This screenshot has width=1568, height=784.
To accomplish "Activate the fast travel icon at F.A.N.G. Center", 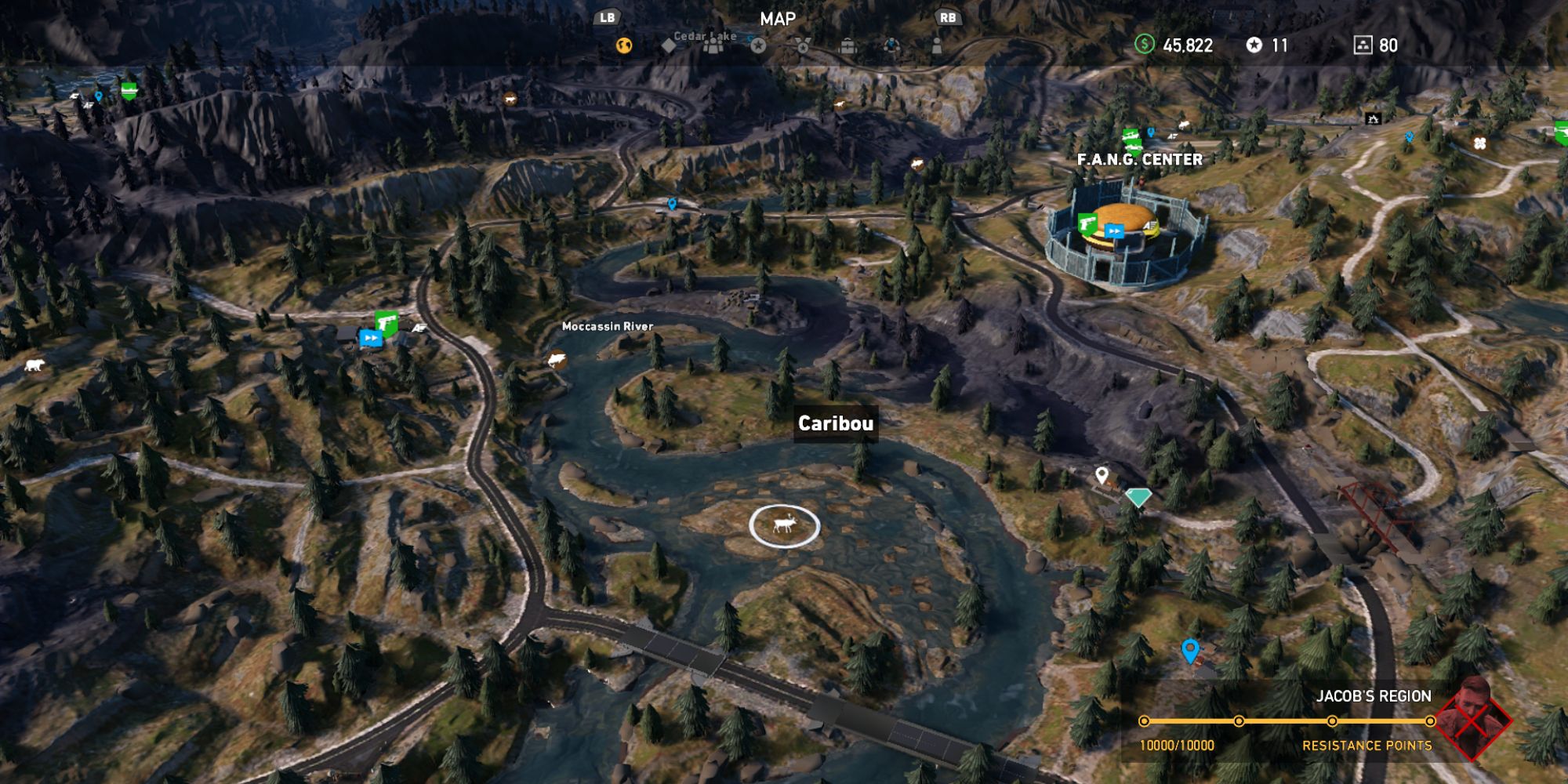I will [1114, 231].
